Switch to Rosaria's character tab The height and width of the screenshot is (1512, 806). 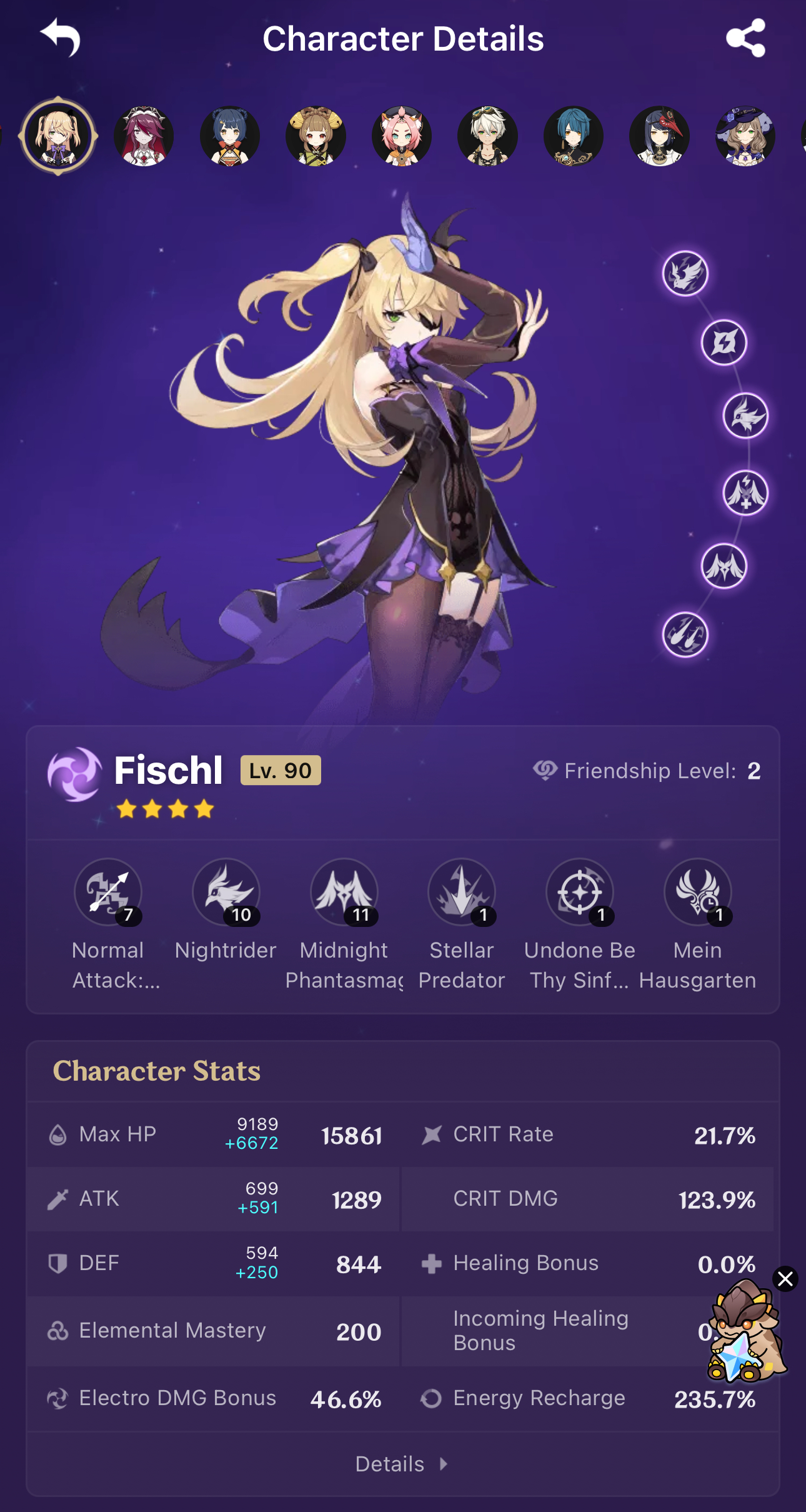point(144,136)
